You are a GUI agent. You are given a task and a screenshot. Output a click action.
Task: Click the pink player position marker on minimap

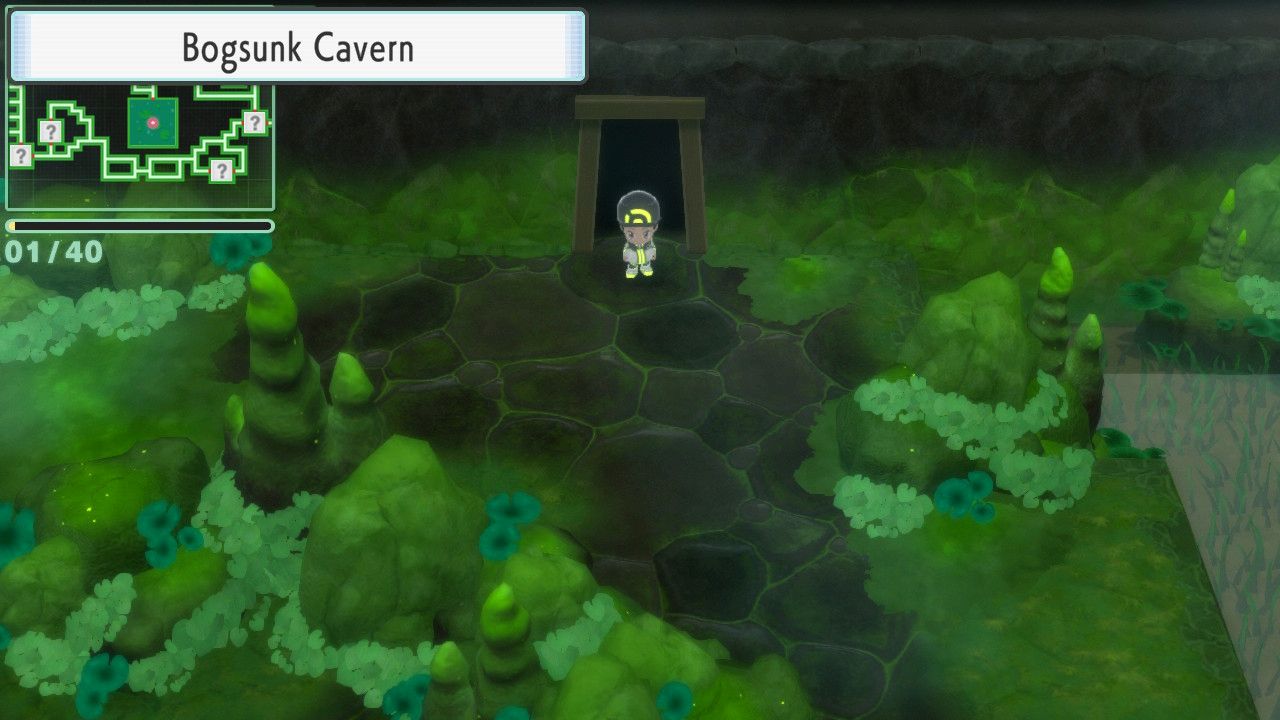tap(153, 123)
